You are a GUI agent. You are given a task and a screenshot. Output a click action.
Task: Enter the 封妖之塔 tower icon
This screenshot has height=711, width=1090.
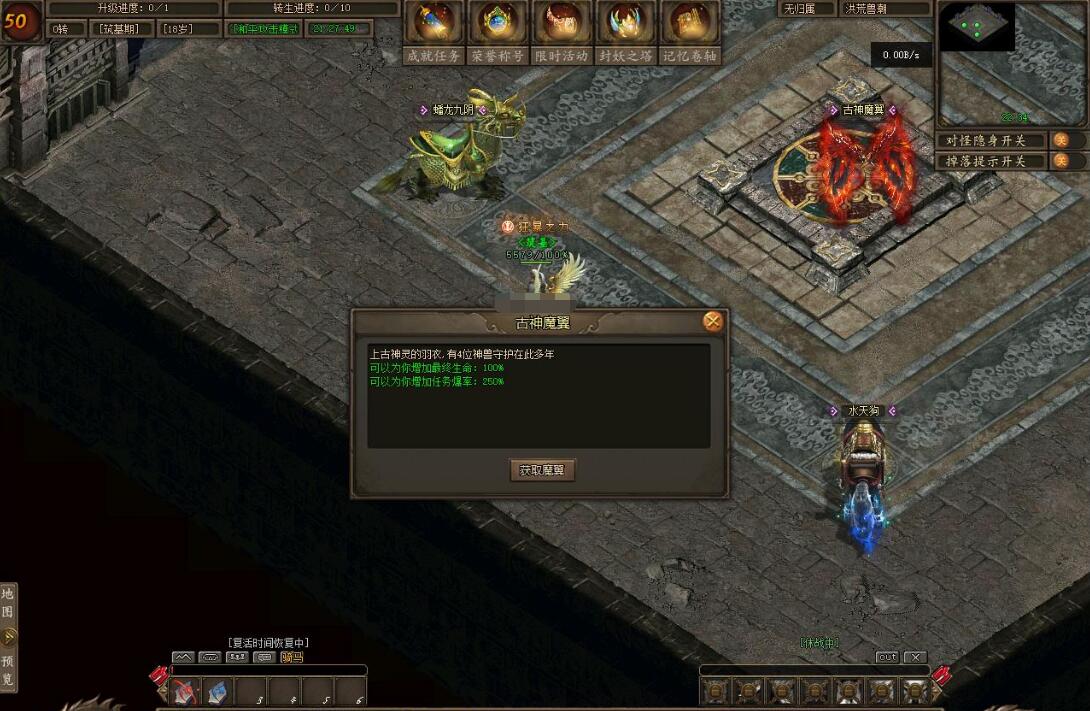(x=625, y=24)
